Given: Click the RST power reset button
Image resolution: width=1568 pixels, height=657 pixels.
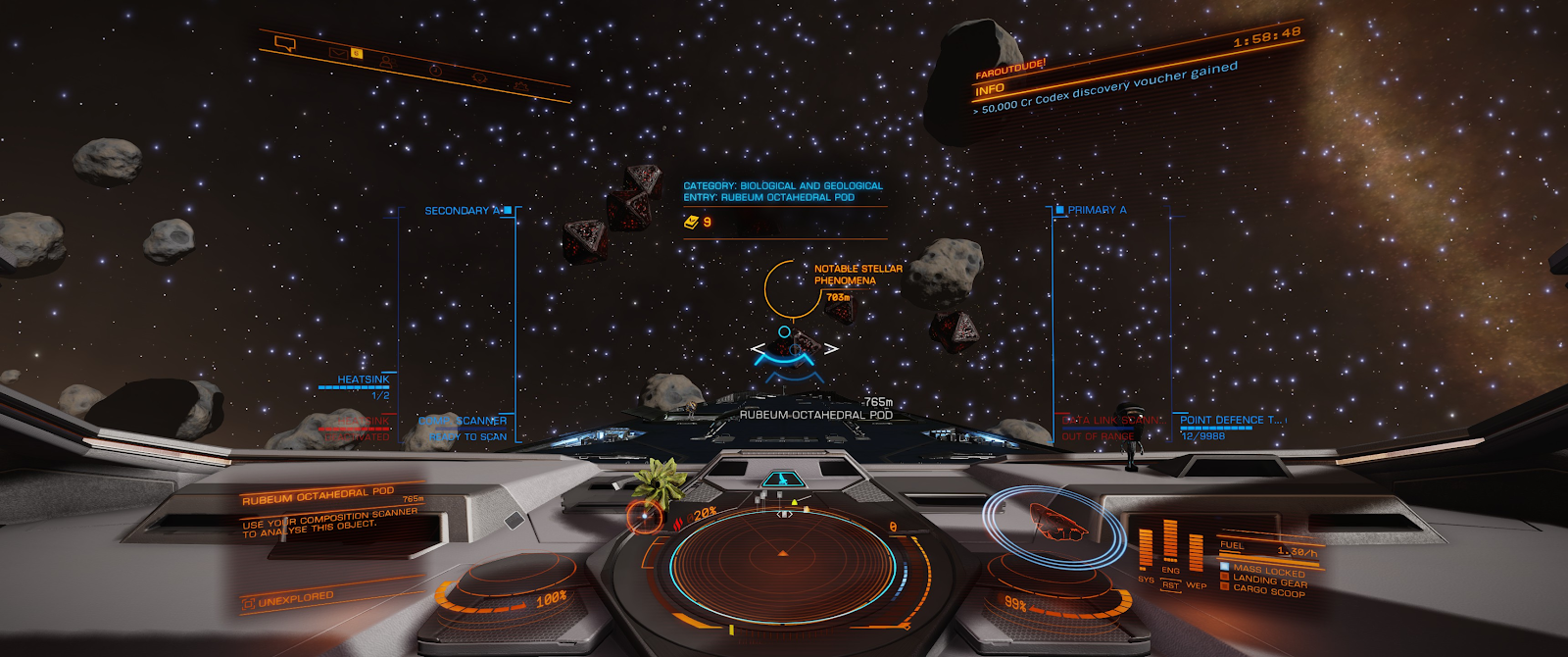Looking at the screenshot, I should click(1170, 585).
